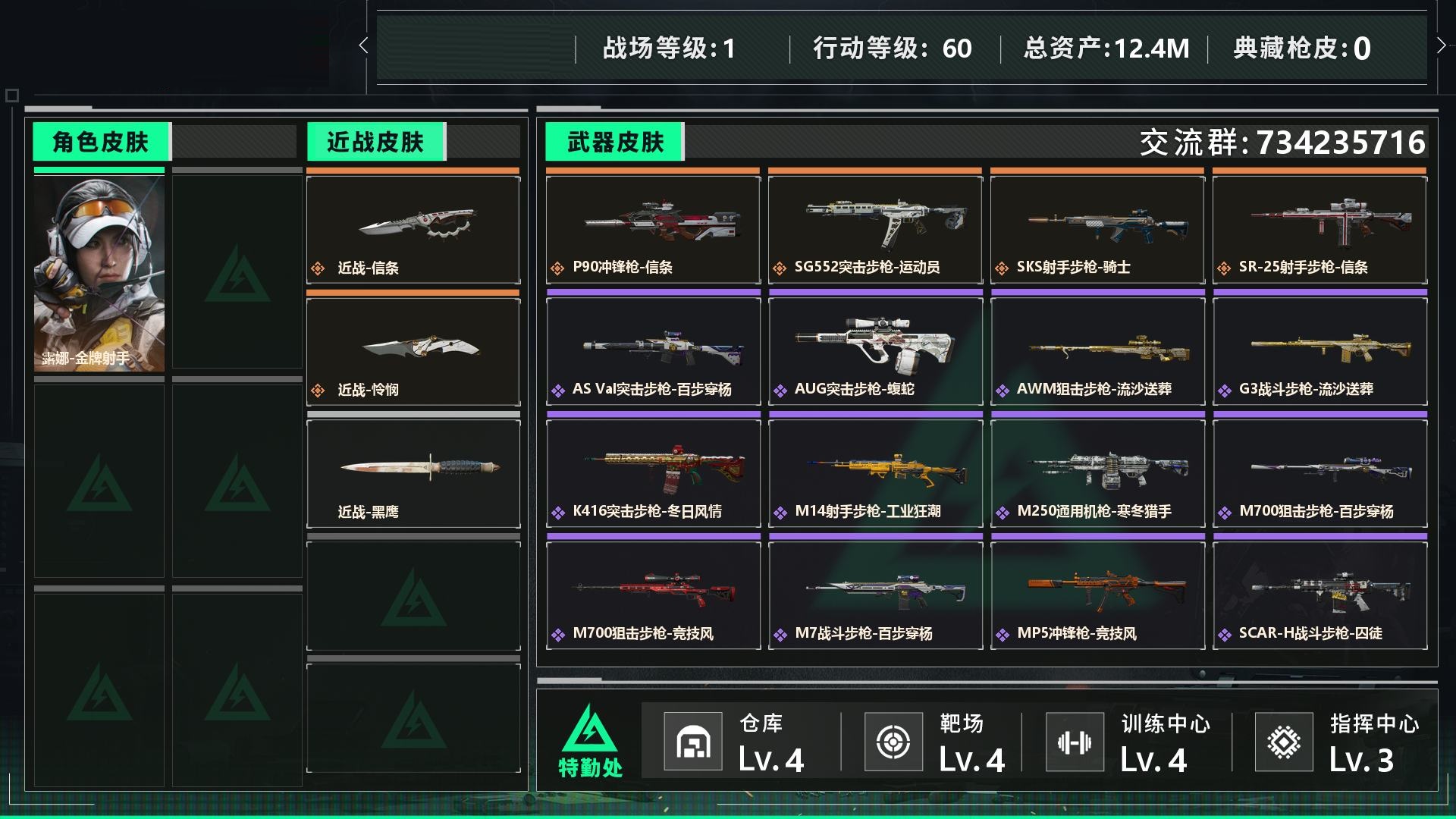Screen dimensions: 1456x819
Task: Click the 行动等级 60 level display
Action: (x=892, y=47)
